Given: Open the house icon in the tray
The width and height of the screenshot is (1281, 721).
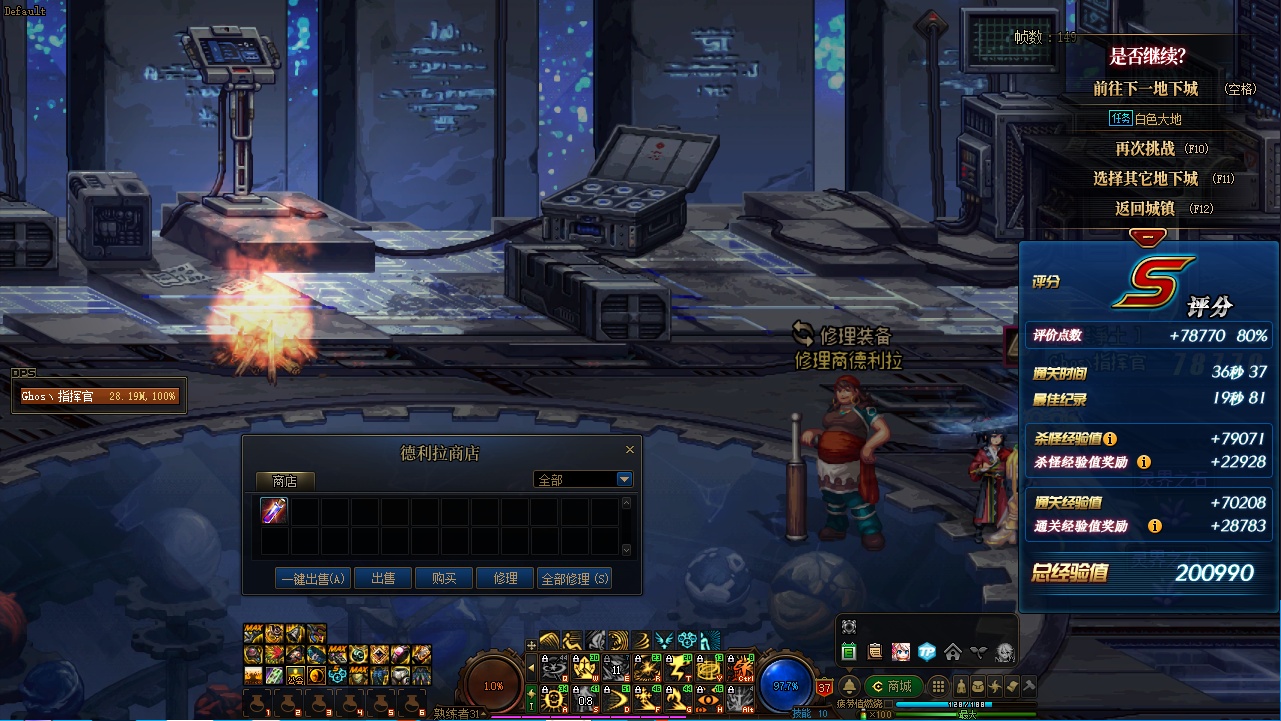Looking at the screenshot, I should 953,652.
